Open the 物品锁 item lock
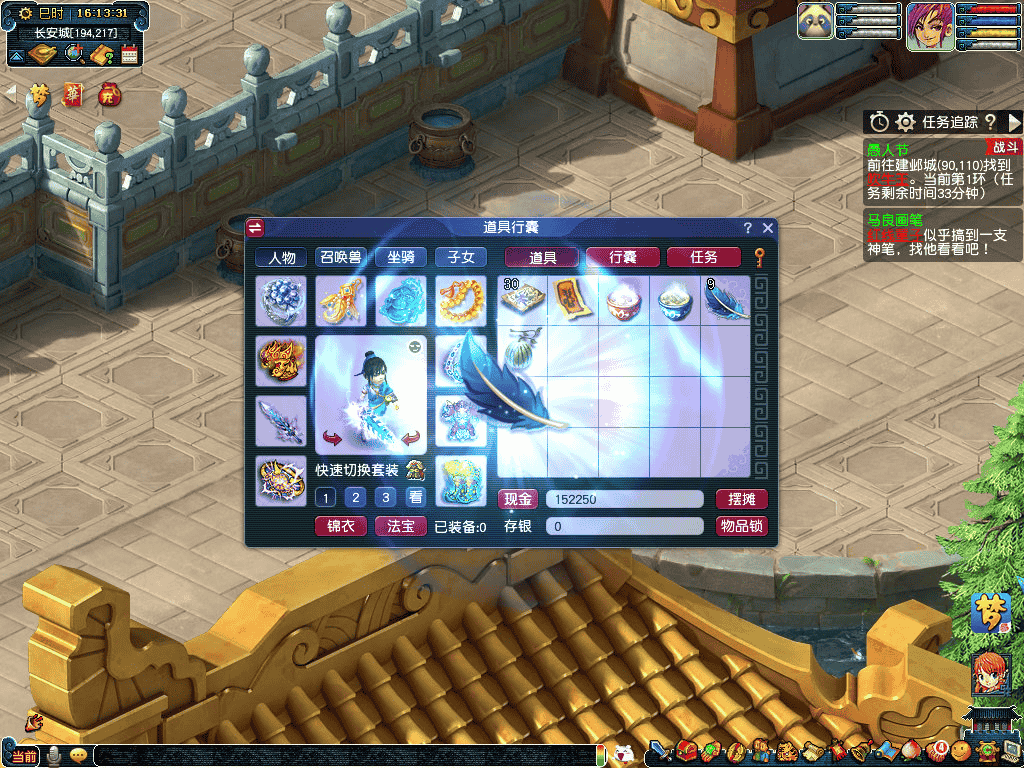 click(741, 526)
